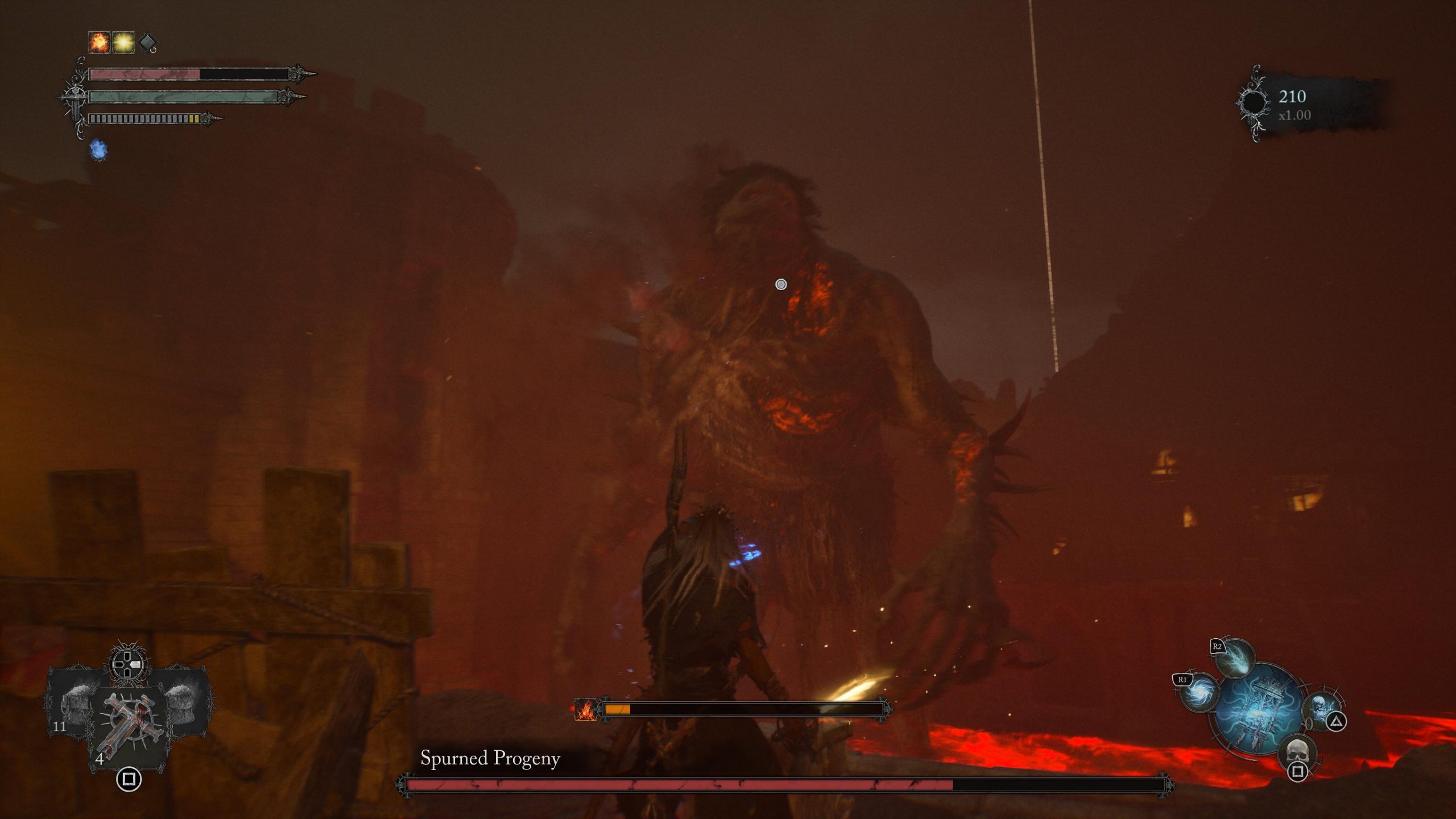Click the d-pad item selector emblem

(x=127, y=664)
